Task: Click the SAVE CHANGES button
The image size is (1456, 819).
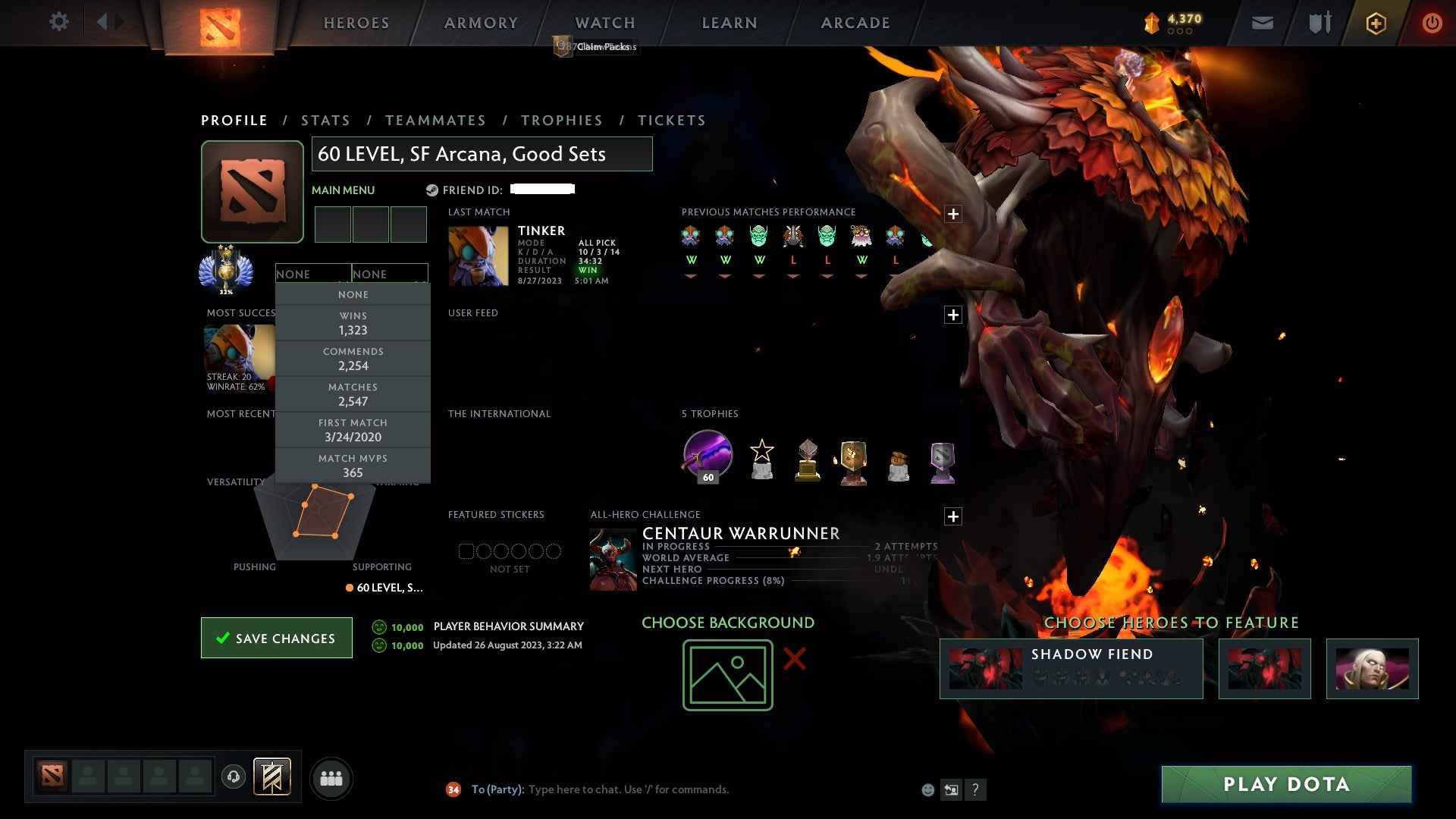Action: pyautogui.click(x=276, y=638)
